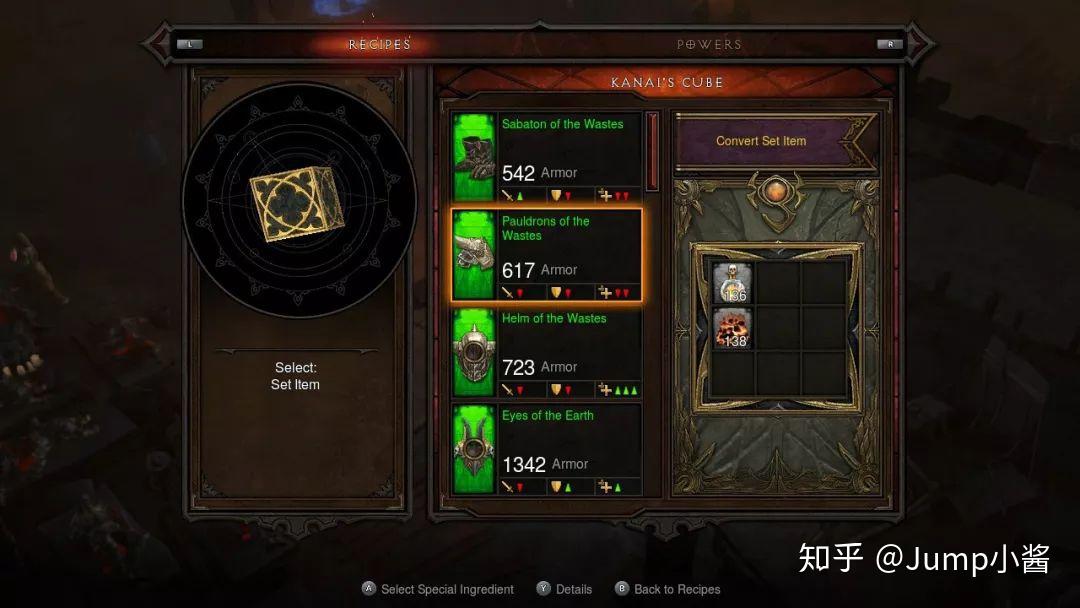Pick the Helm of the Wastes
The width and height of the screenshot is (1080, 608).
[x=546, y=351]
